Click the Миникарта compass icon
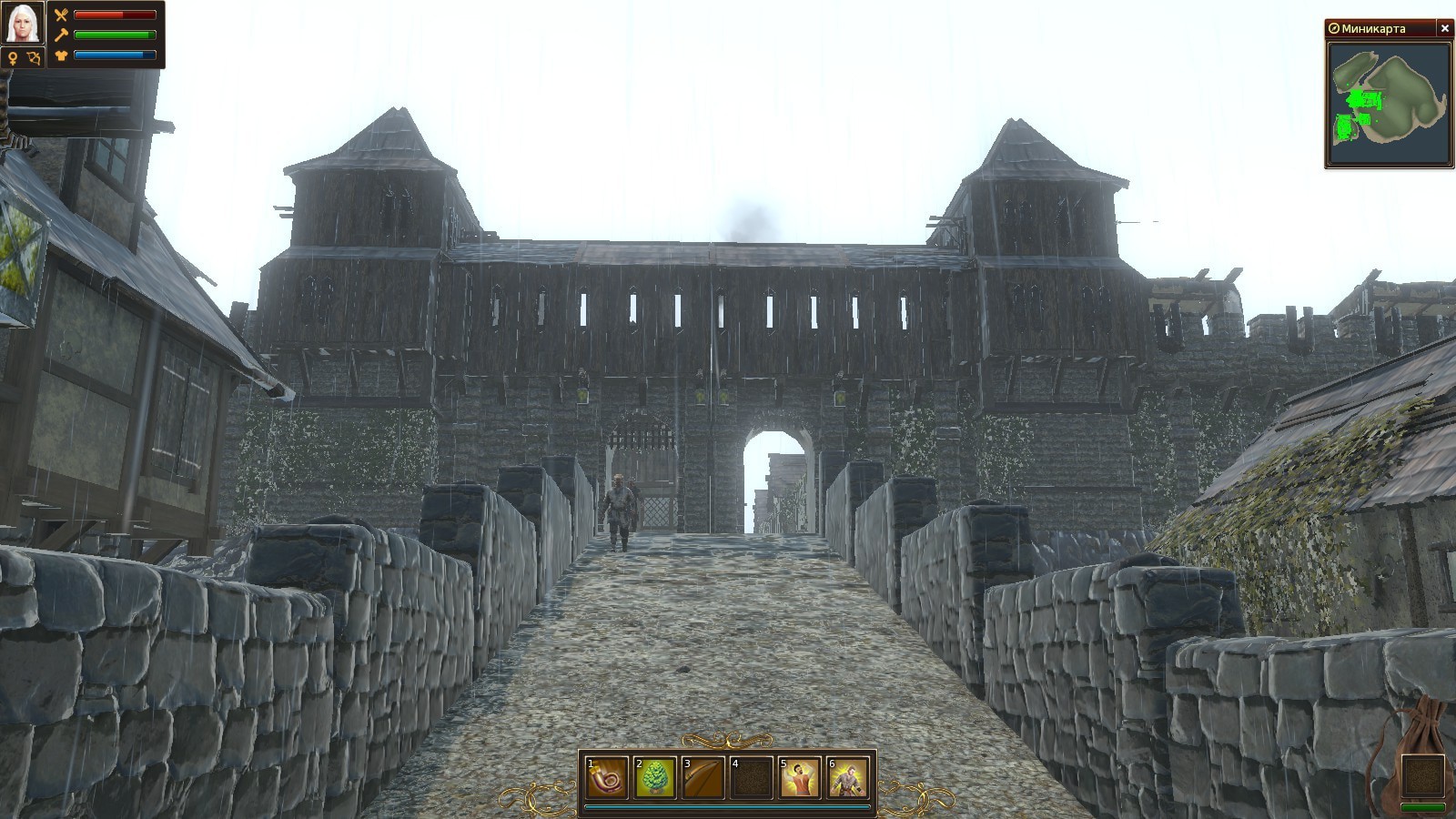The height and width of the screenshot is (819, 1456). [x=1334, y=28]
